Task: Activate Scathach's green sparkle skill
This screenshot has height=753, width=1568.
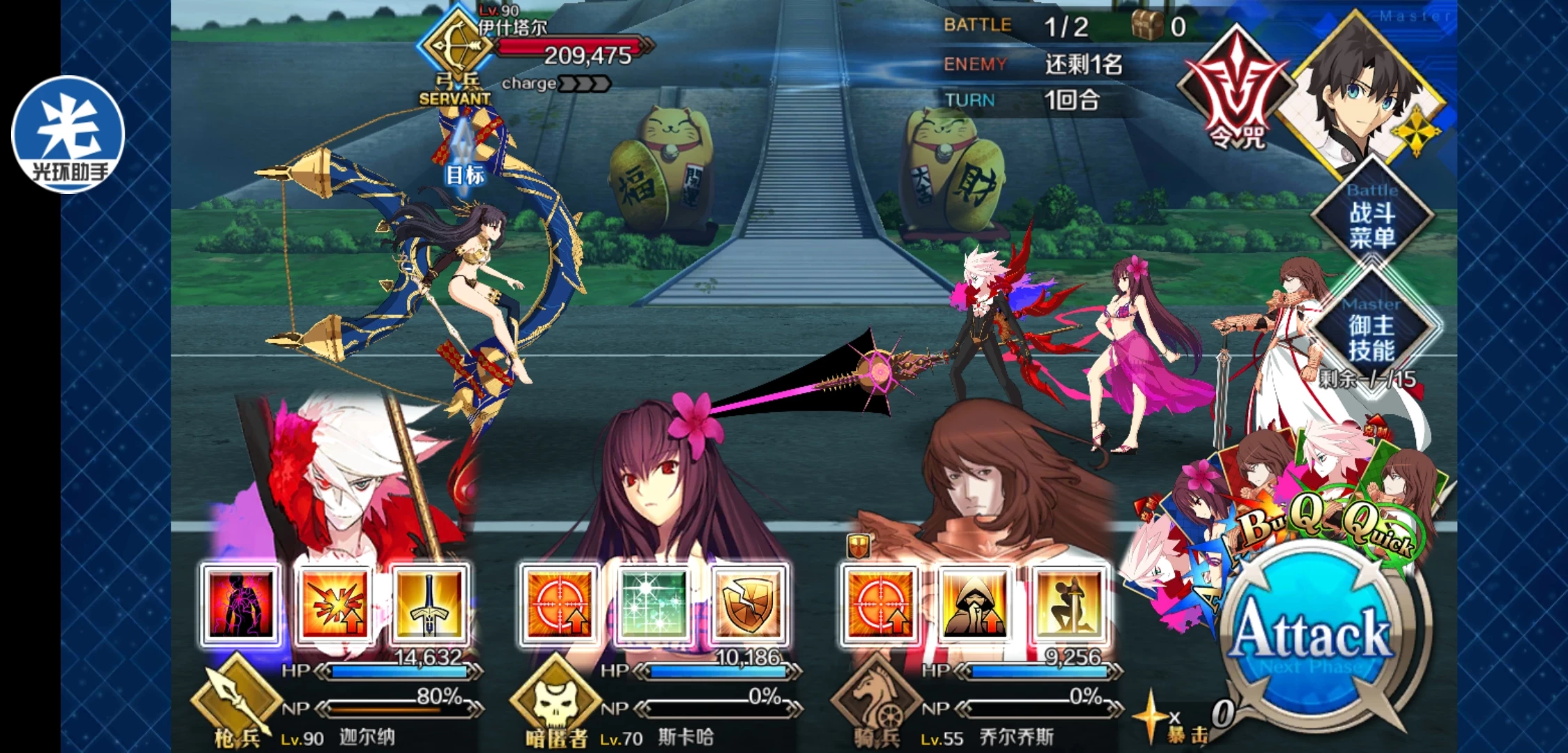Action: click(x=653, y=604)
